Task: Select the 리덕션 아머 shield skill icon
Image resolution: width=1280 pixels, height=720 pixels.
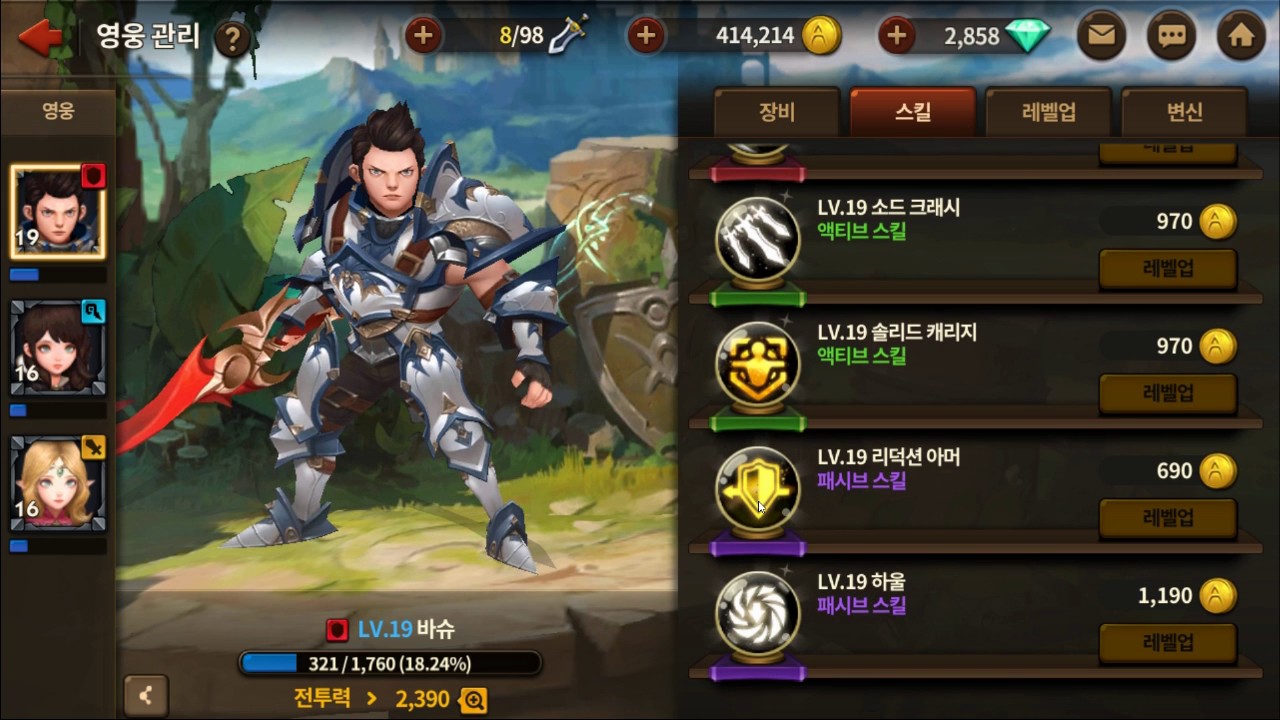Action: point(758,490)
